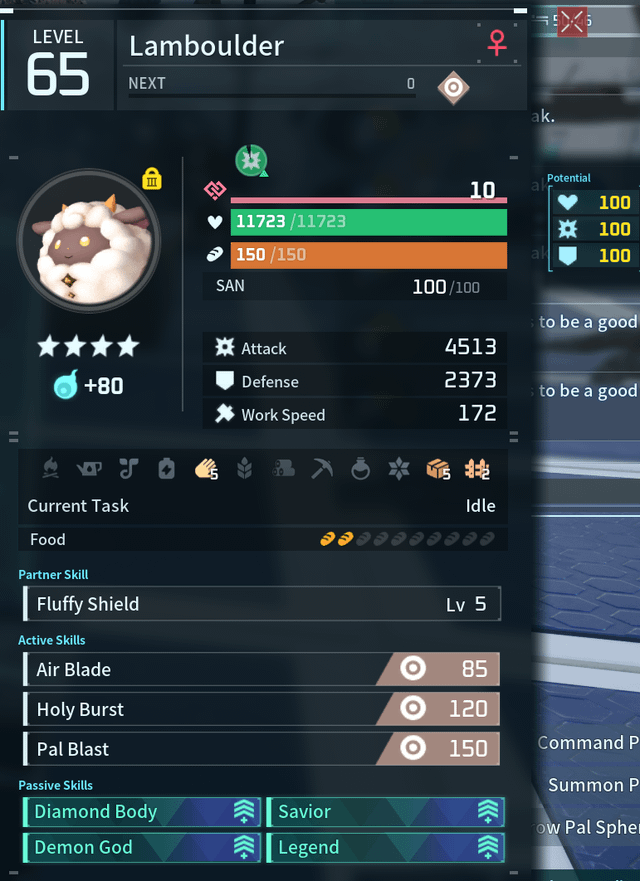This screenshot has width=640, height=881.
Task: Click the mining pickaxe work icon
Action: coord(322,468)
